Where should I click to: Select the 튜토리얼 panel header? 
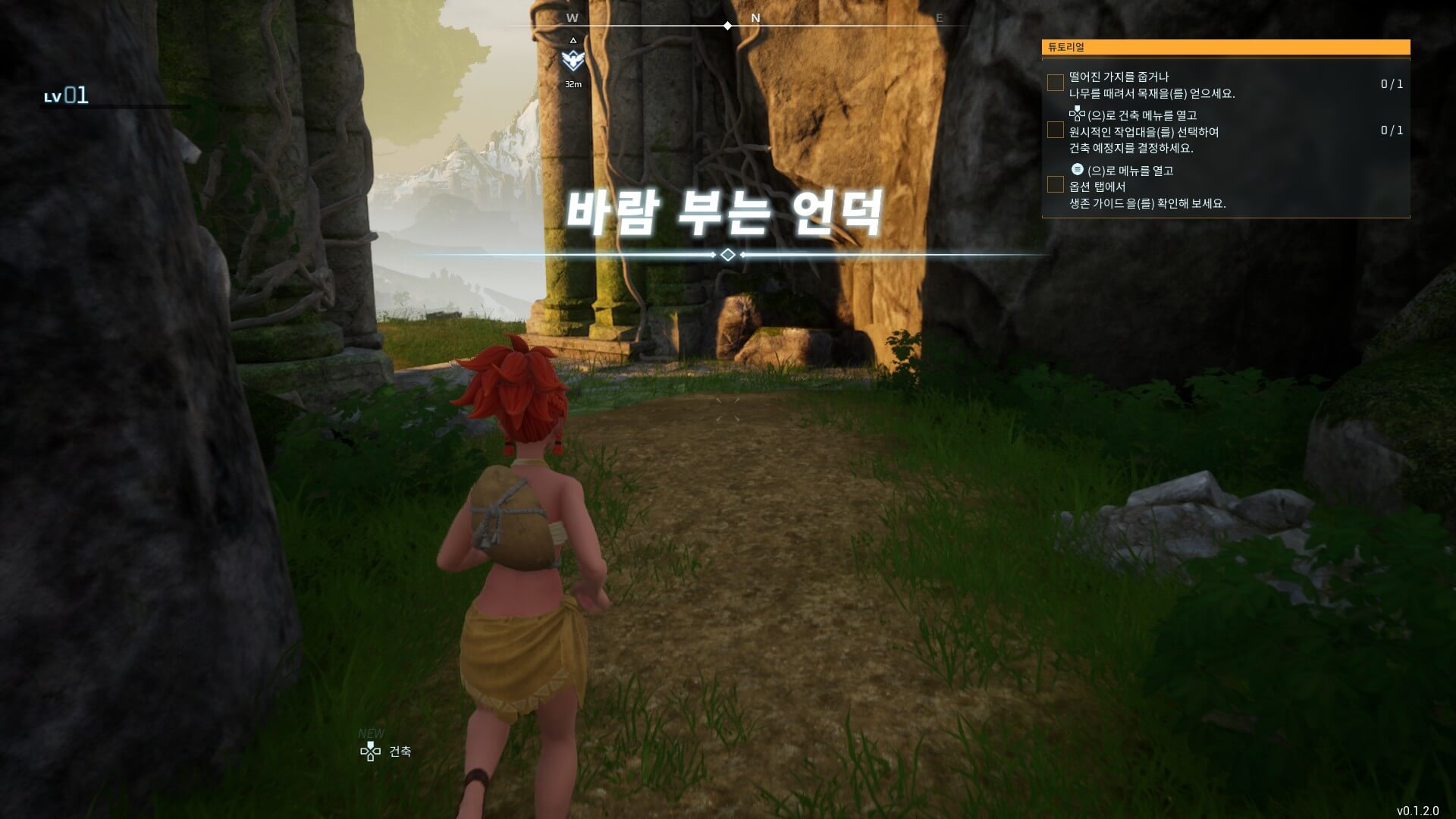click(x=1065, y=47)
